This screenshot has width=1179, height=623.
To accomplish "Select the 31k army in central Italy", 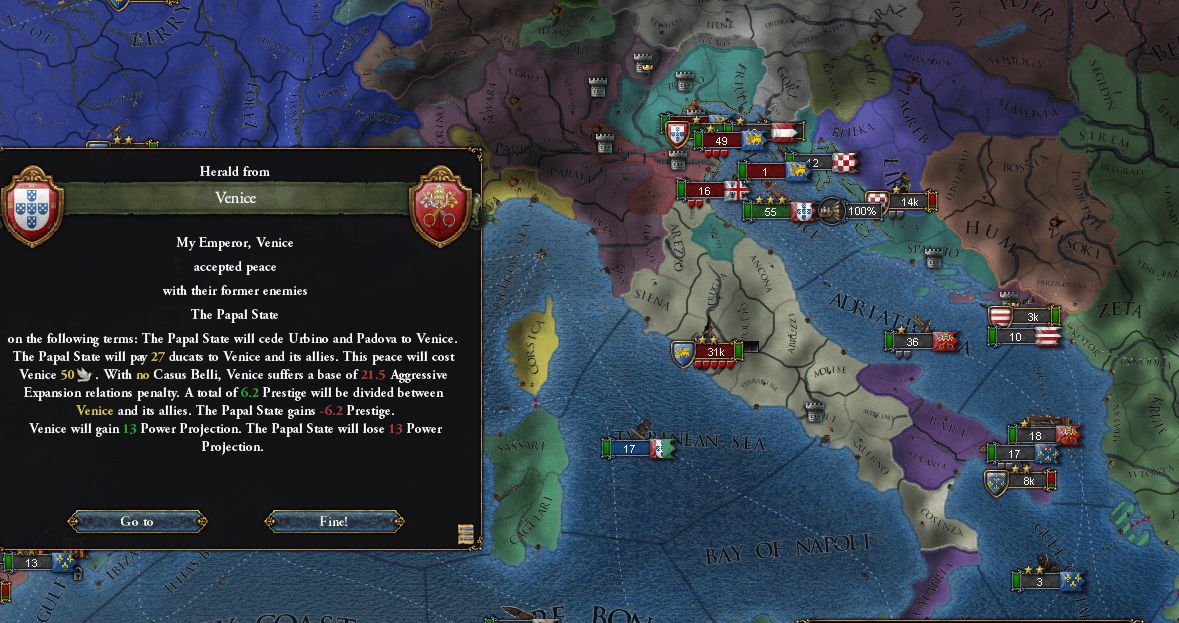I will [x=715, y=352].
